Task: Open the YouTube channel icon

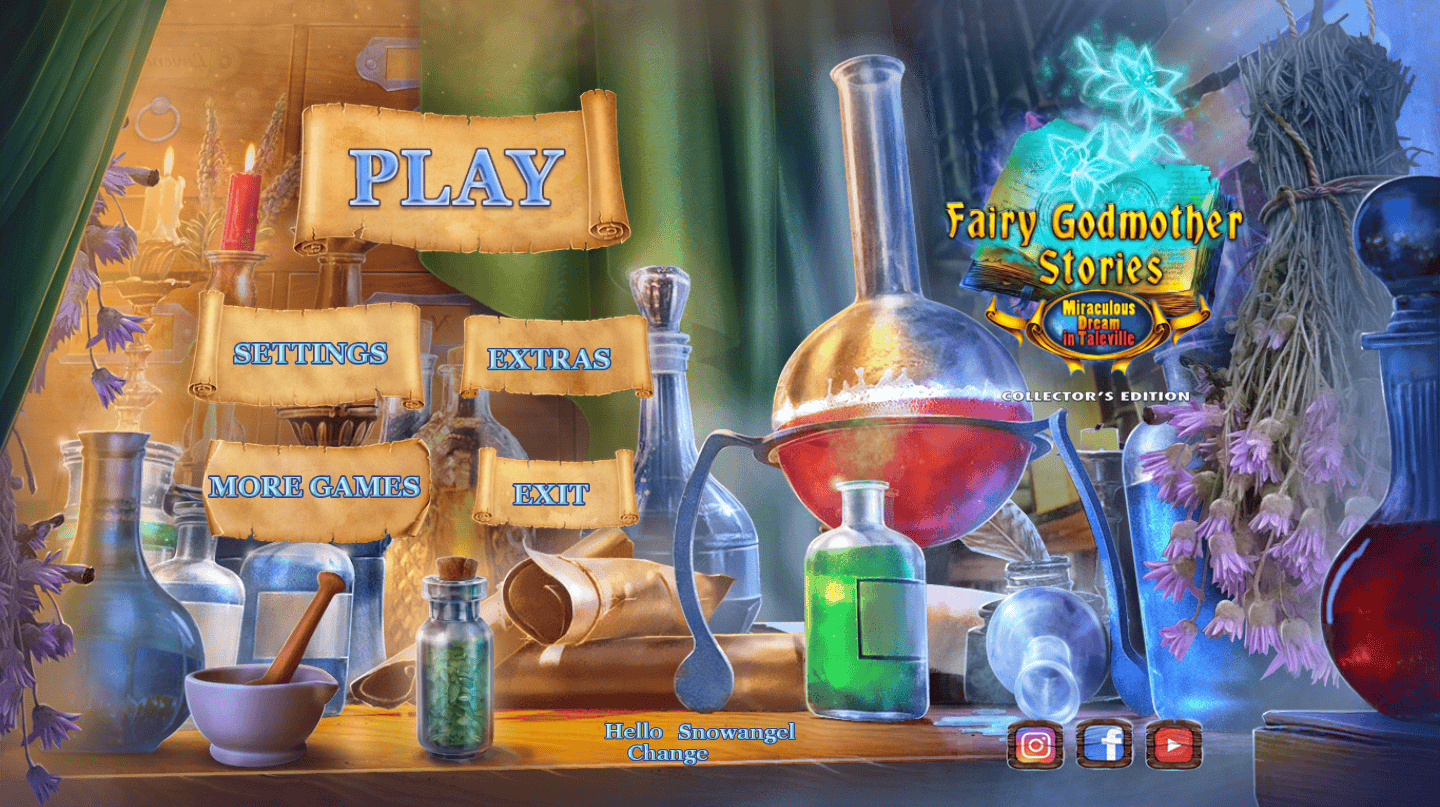Action: (1173, 745)
